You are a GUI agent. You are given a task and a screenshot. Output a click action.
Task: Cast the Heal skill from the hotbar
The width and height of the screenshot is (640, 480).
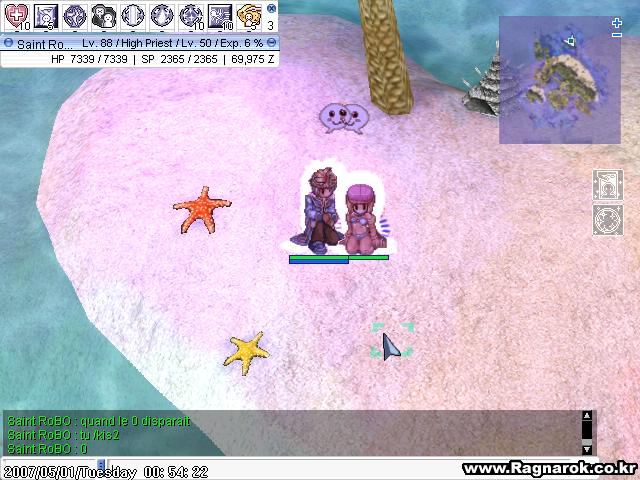pyautogui.click(x=15, y=15)
